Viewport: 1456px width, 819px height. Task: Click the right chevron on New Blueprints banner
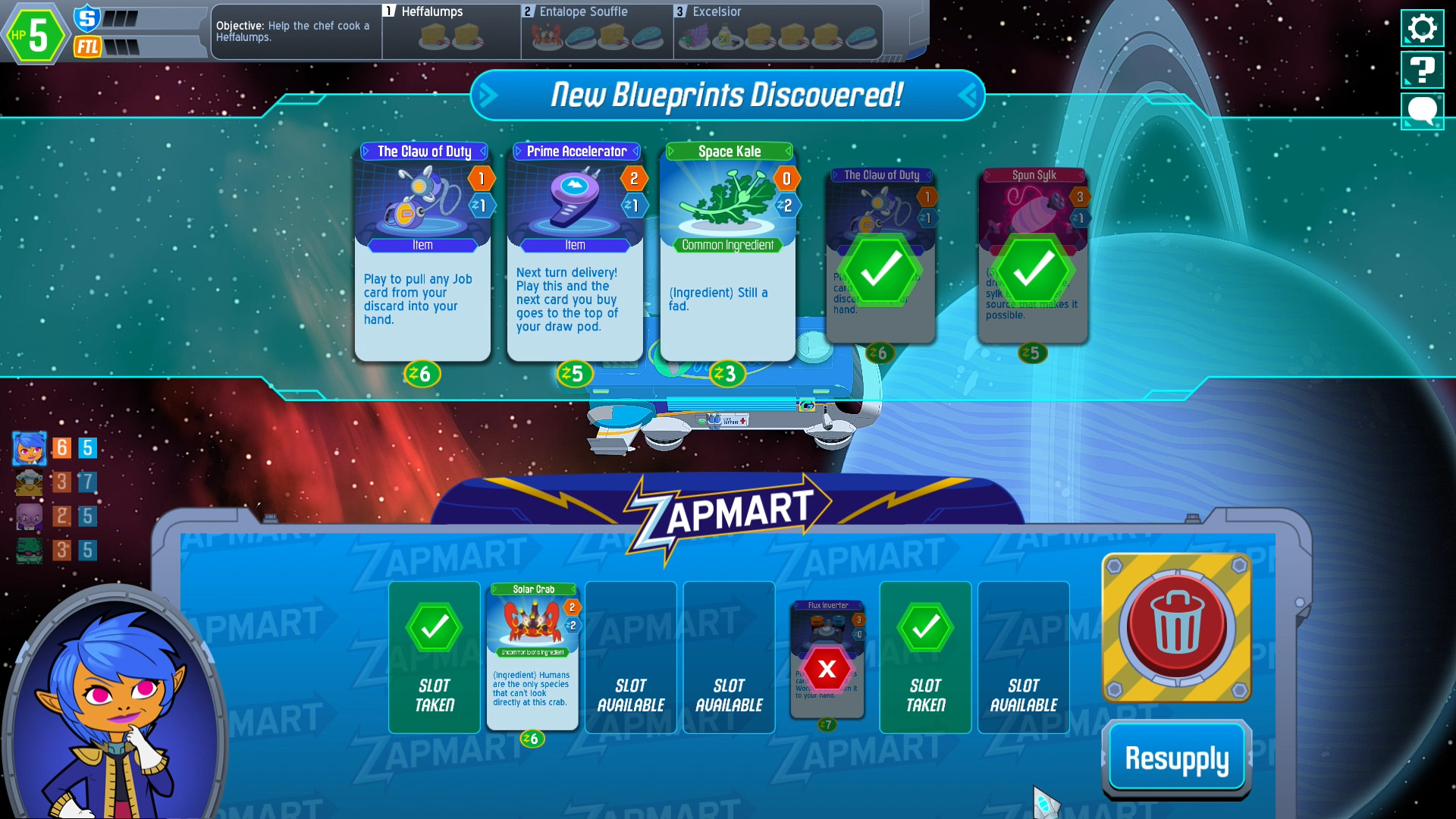pos(969,96)
